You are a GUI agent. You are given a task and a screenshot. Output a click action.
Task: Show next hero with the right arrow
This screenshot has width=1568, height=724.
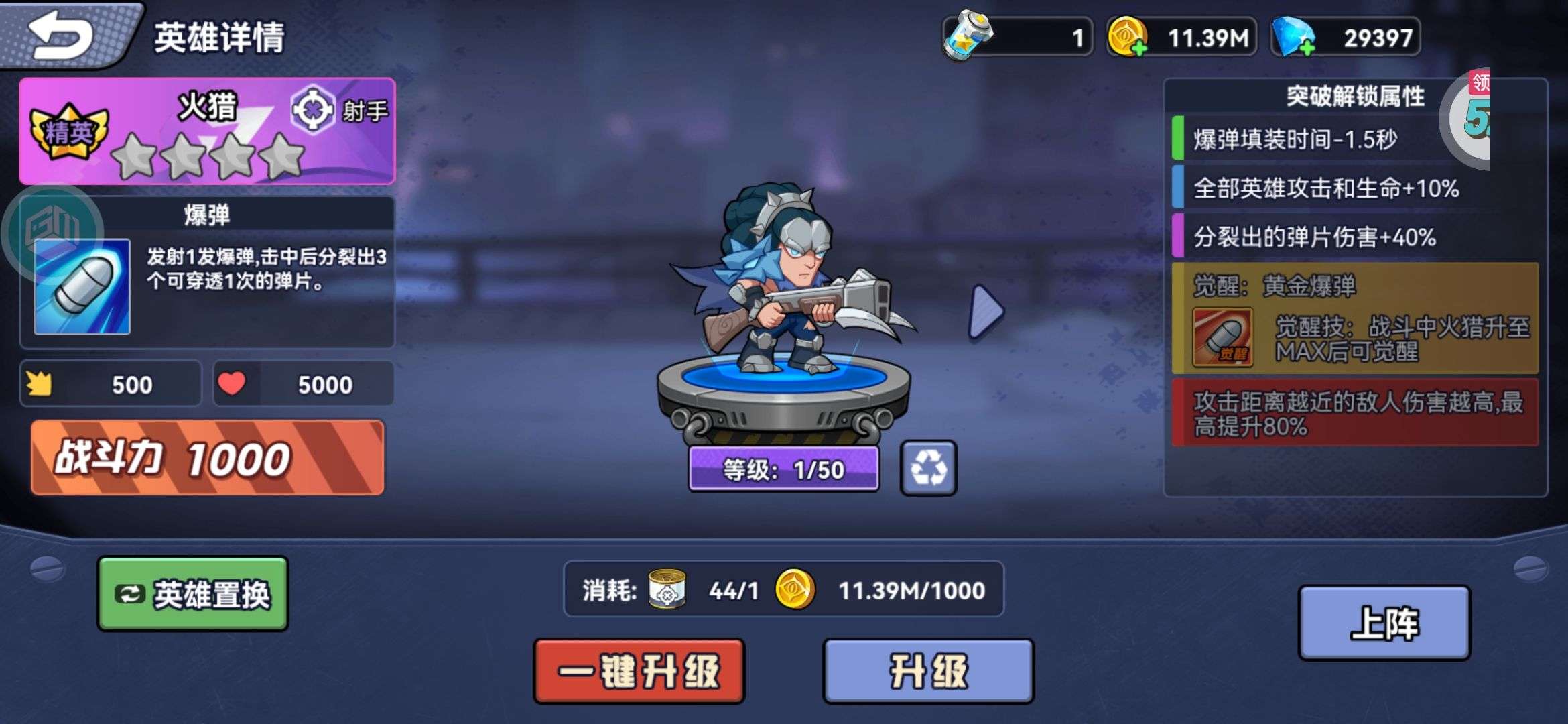pos(986,311)
